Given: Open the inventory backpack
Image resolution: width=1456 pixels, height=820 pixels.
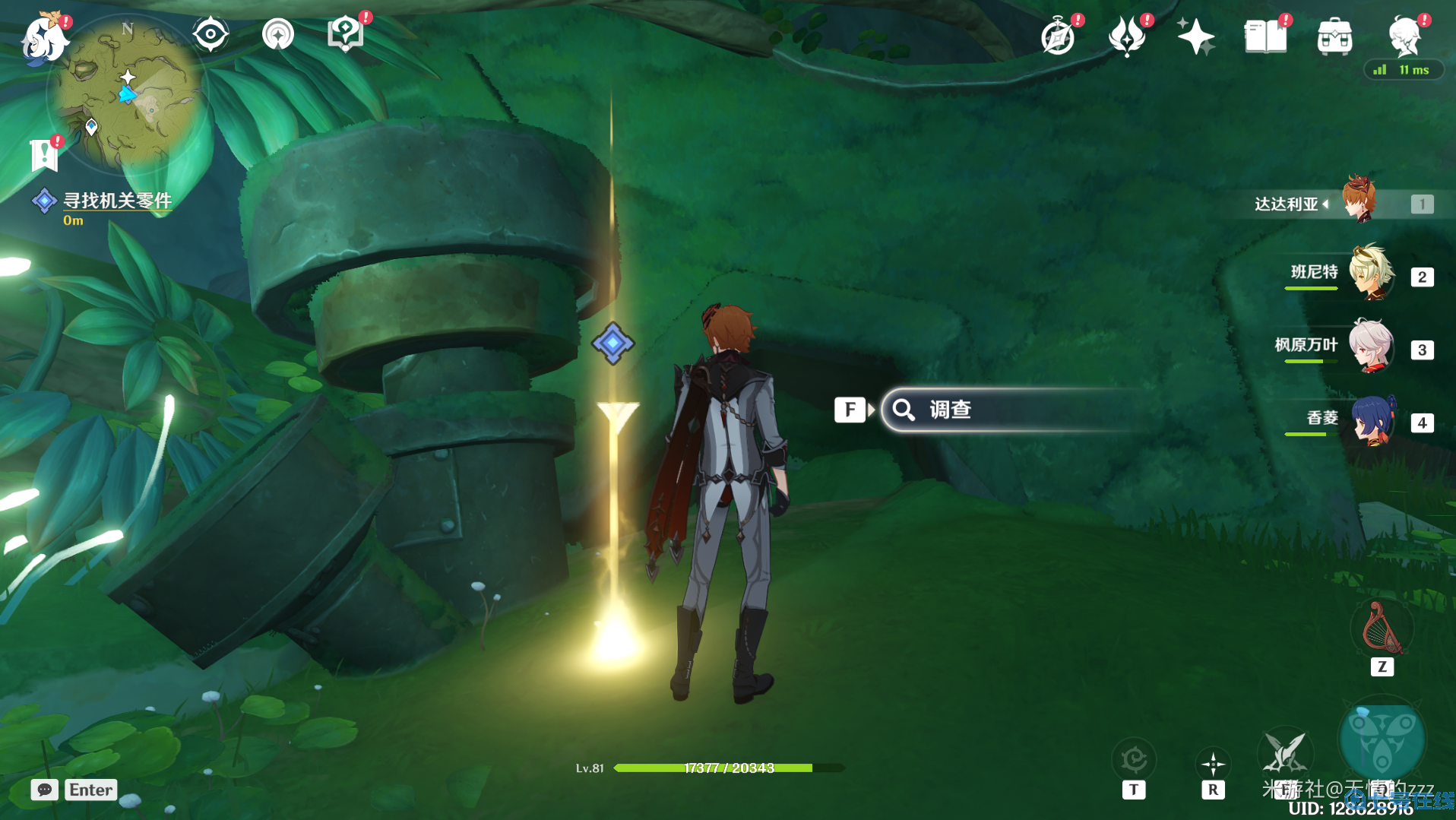Looking at the screenshot, I should [x=1334, y=36].
